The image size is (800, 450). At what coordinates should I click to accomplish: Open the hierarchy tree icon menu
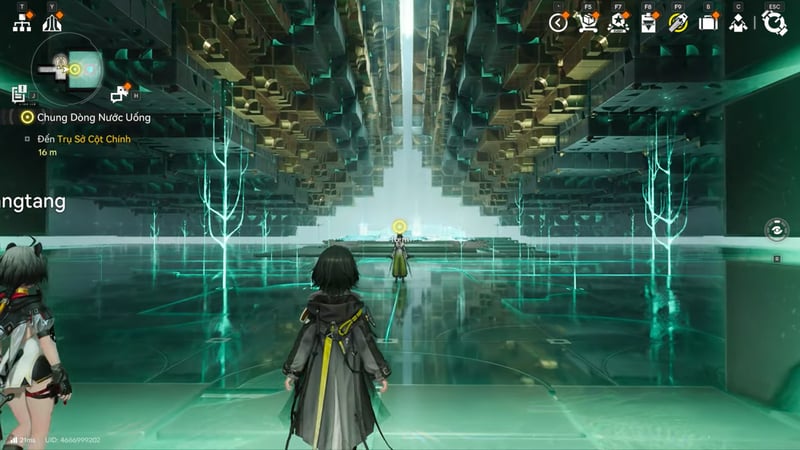click(22, 23)
